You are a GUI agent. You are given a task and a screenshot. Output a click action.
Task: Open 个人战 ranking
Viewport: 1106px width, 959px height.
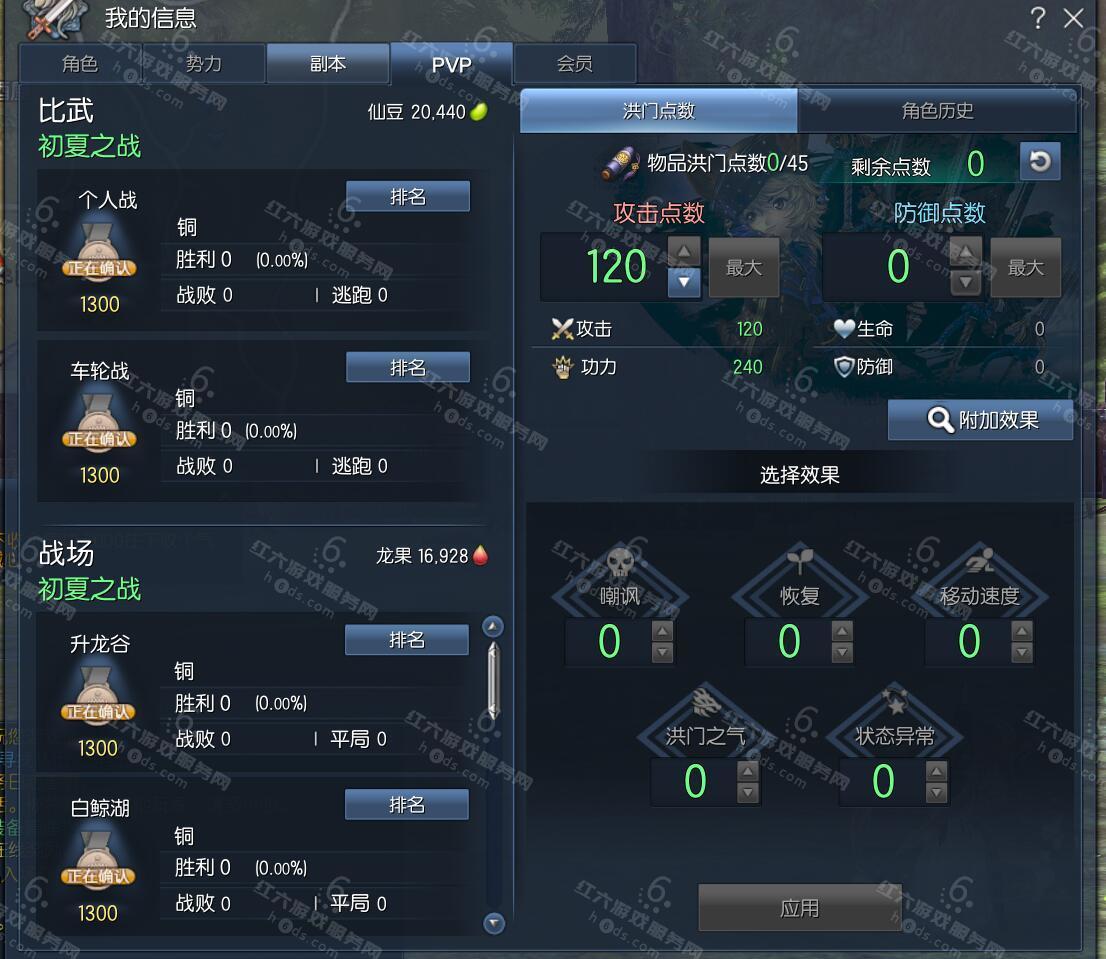click(x=407, y=197)
